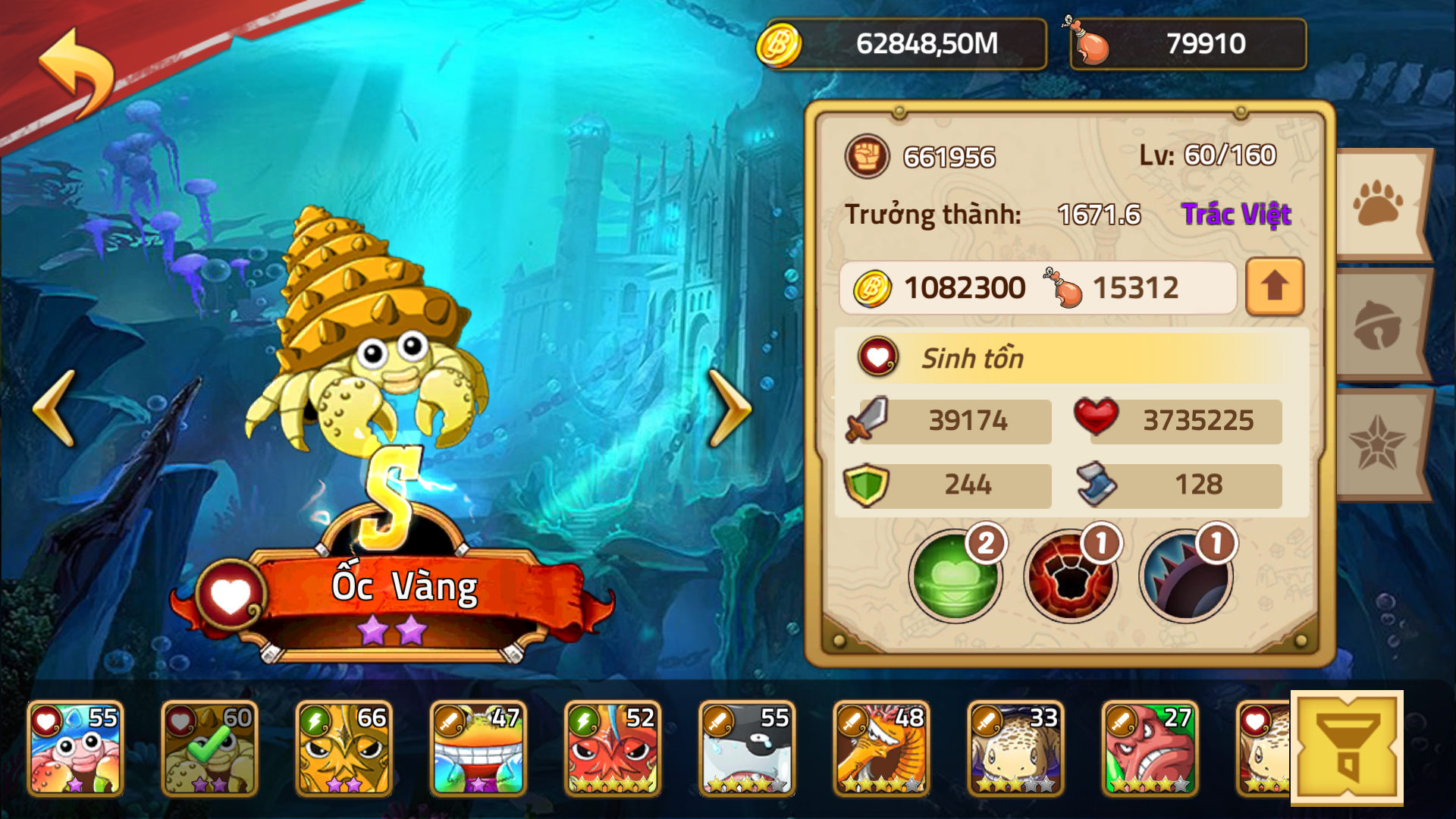Image resolution: width=1456 pixels, height=819 pixels.
Task: Select the dark spiked shell skill
Action: [x=1186, y=576]
